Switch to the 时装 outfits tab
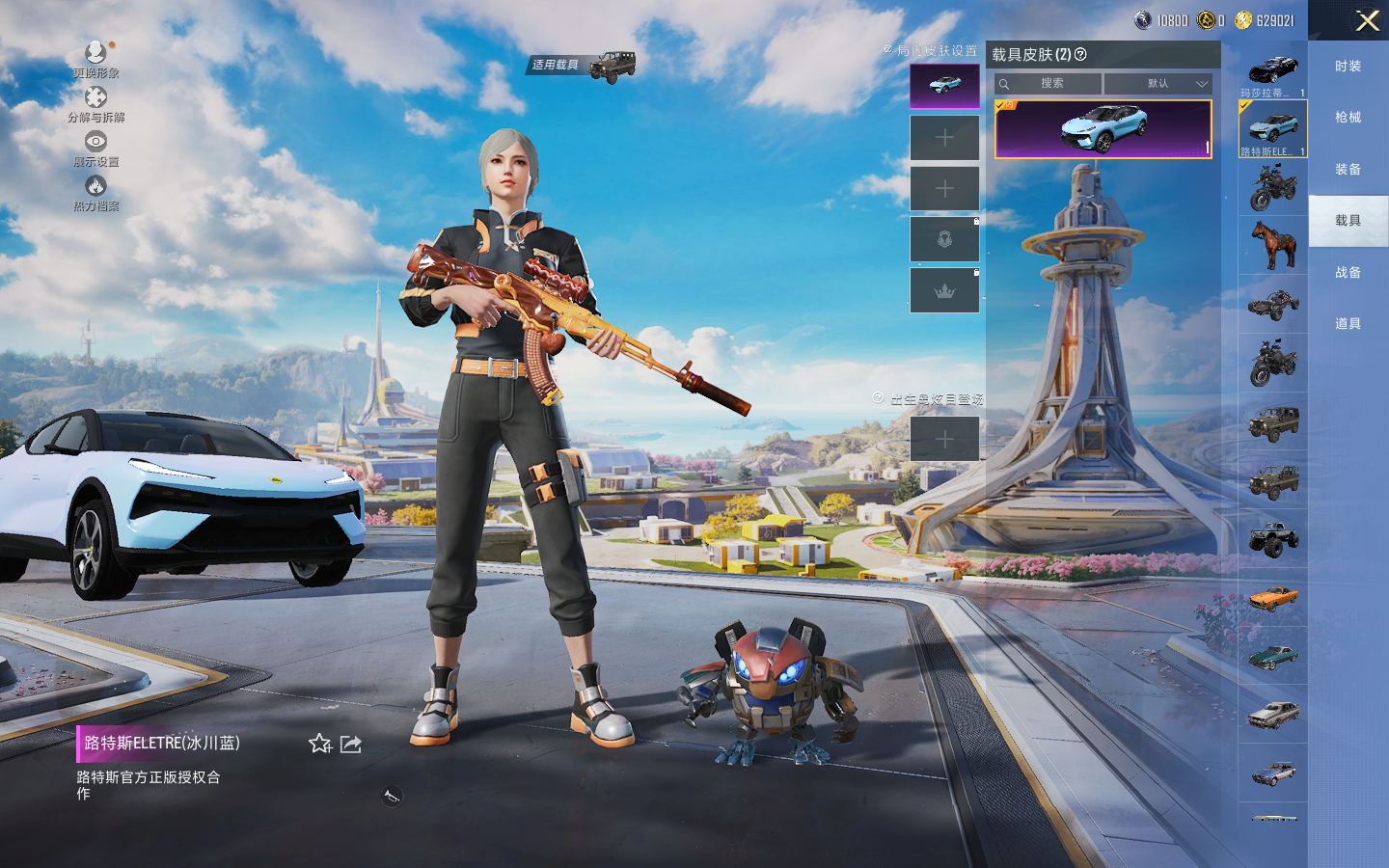 pos(1348,67)
